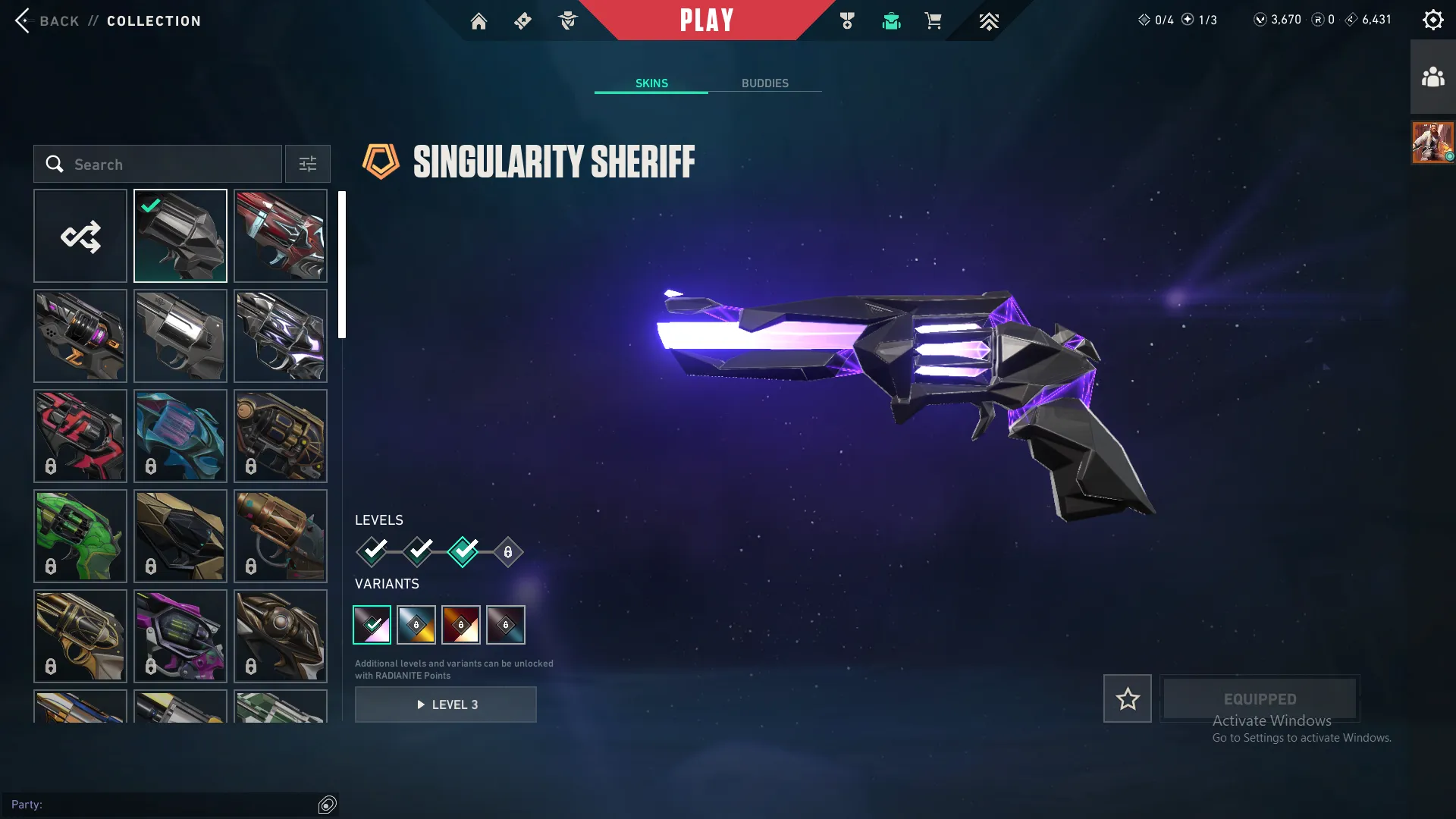Viewport: 1456px width, 819px height.
Task: Open the Battlepass ticket icon
Action: [522, 20]
